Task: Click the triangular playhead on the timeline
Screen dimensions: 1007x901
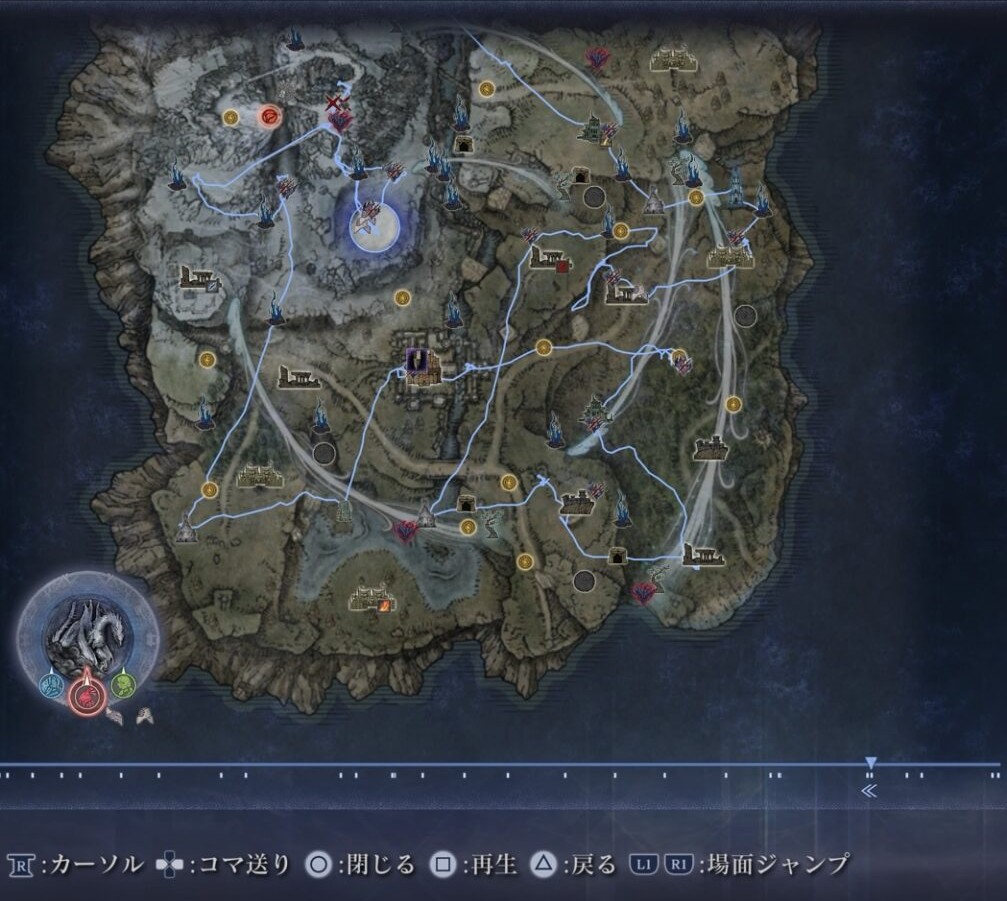Action: click(870, 763)
